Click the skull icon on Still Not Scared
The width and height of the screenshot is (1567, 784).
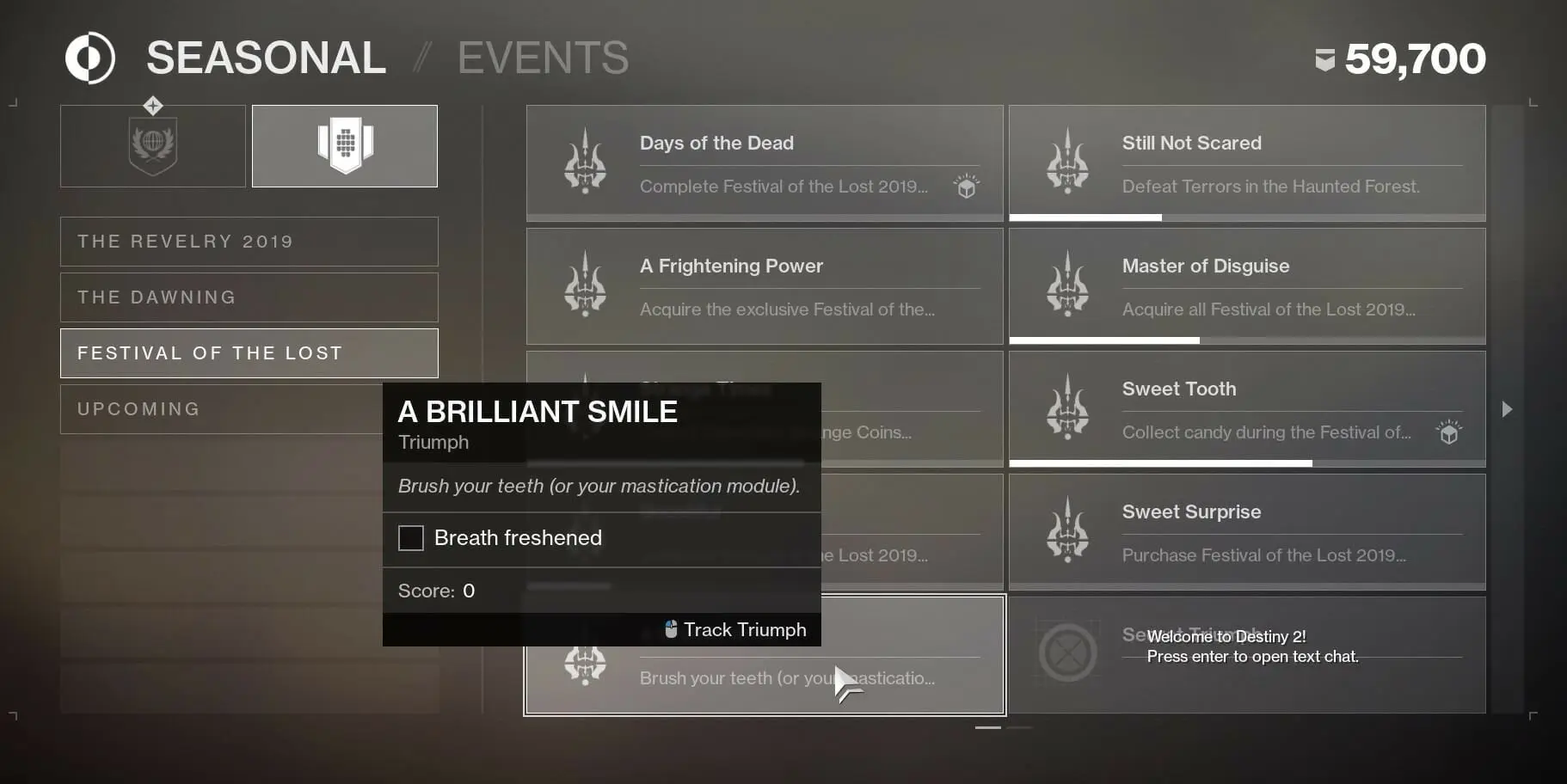click(x=1069, y=162)
